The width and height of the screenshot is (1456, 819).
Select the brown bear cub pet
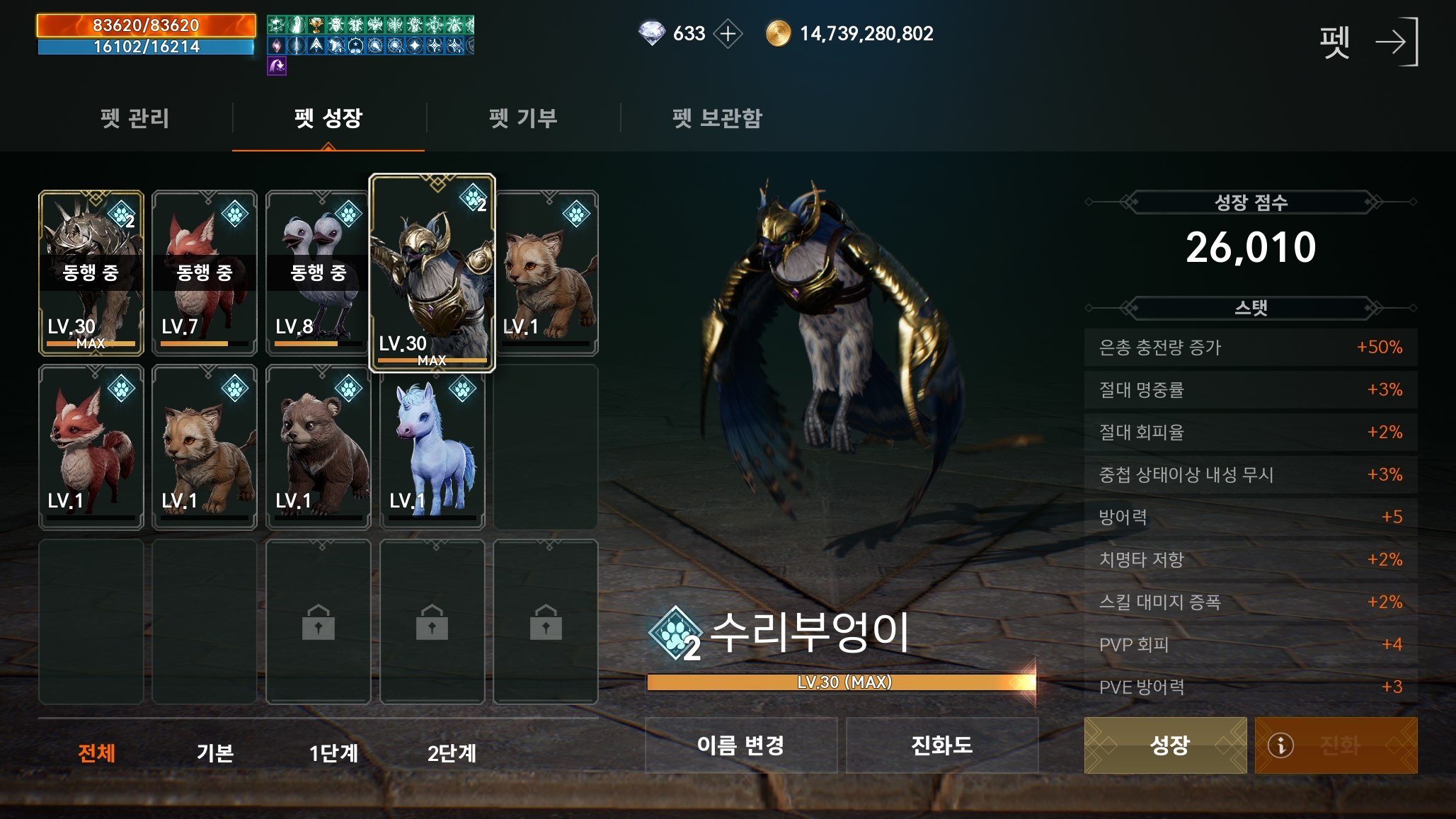tap(319, 447)
